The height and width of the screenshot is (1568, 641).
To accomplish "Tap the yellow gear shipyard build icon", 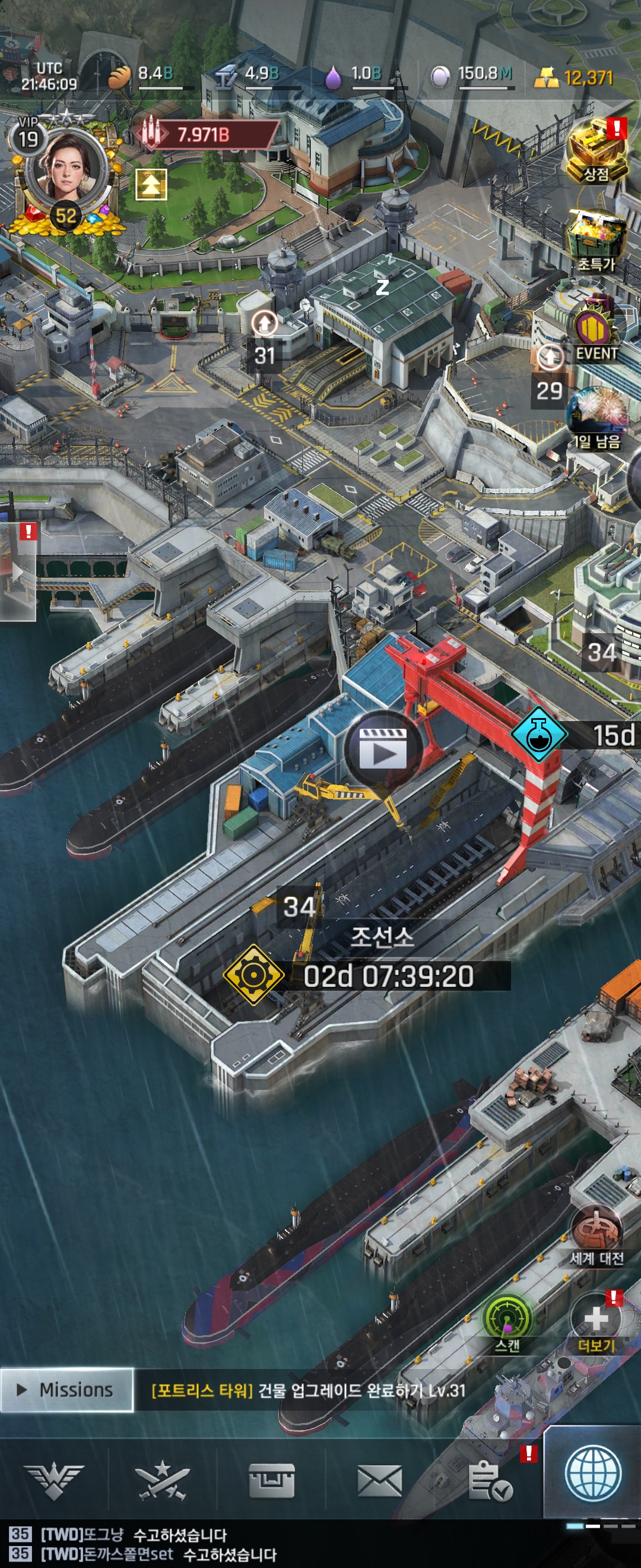I will [253, 975].
